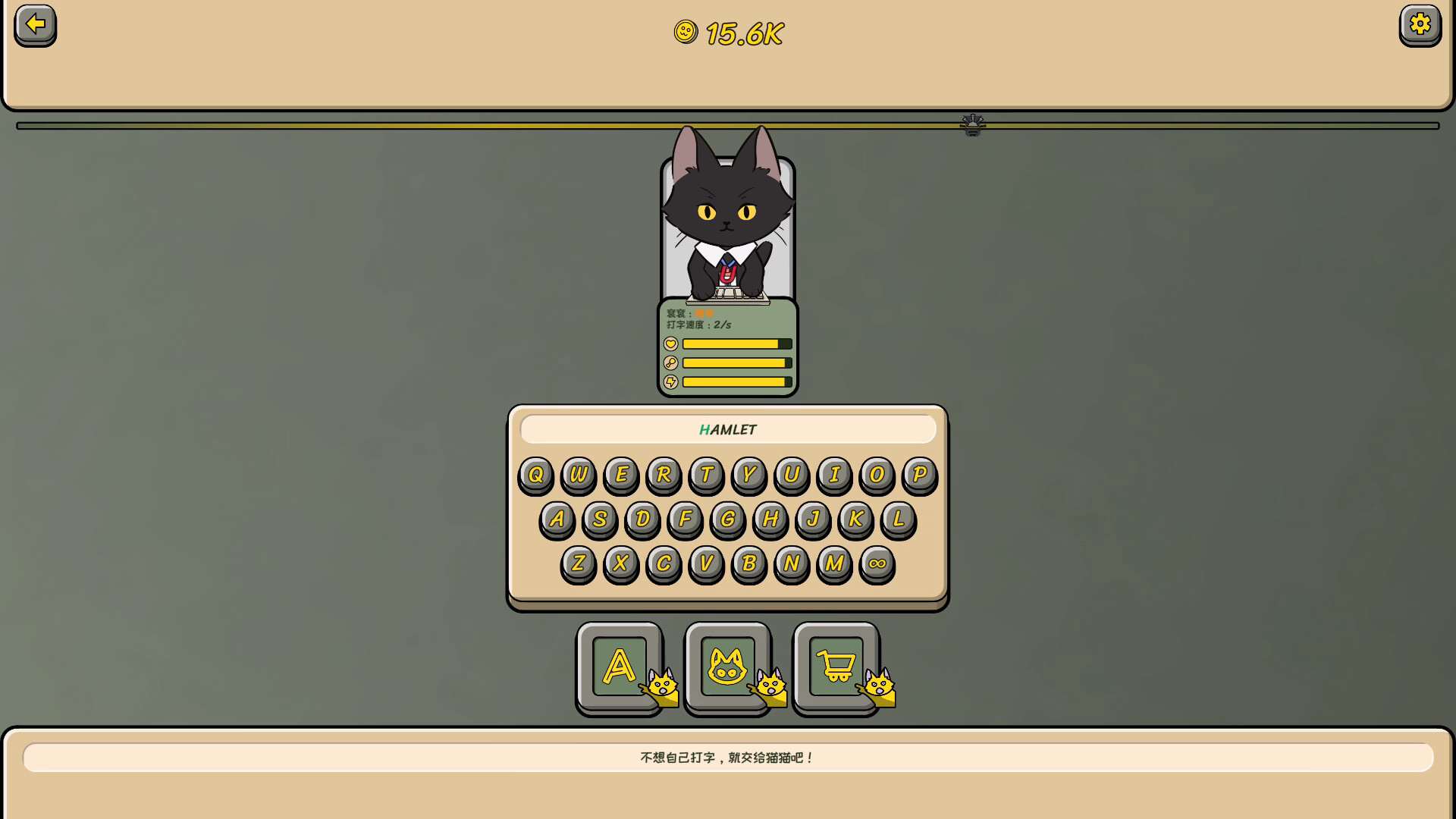Click the HAMLET word display strip
Screen dimensions: 1456x819
point(726,429)
